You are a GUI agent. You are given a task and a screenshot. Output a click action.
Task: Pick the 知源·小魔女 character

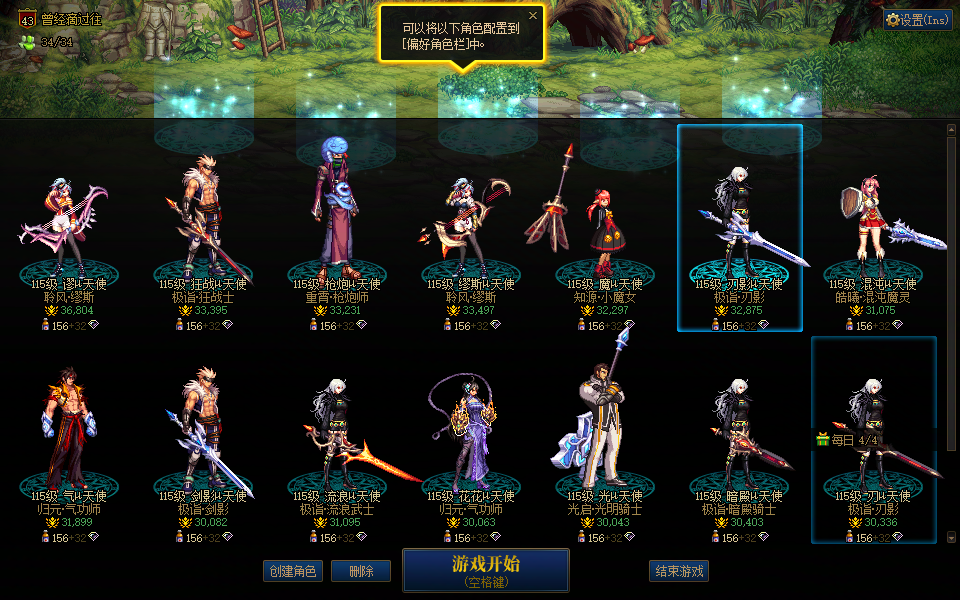click(x=604, y=230)
